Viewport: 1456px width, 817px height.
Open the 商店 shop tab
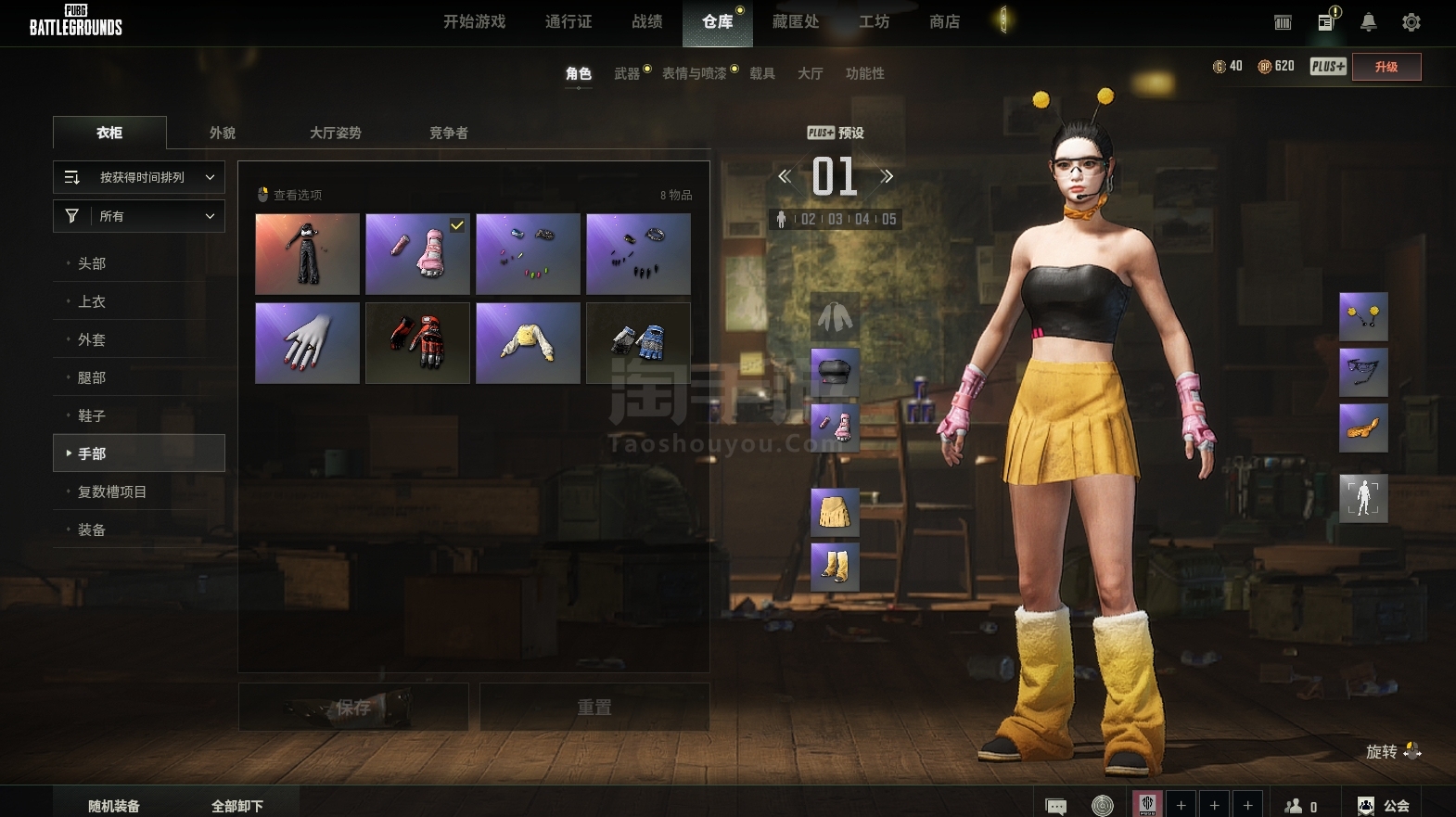pyautogui.click(x=944, y=21)
